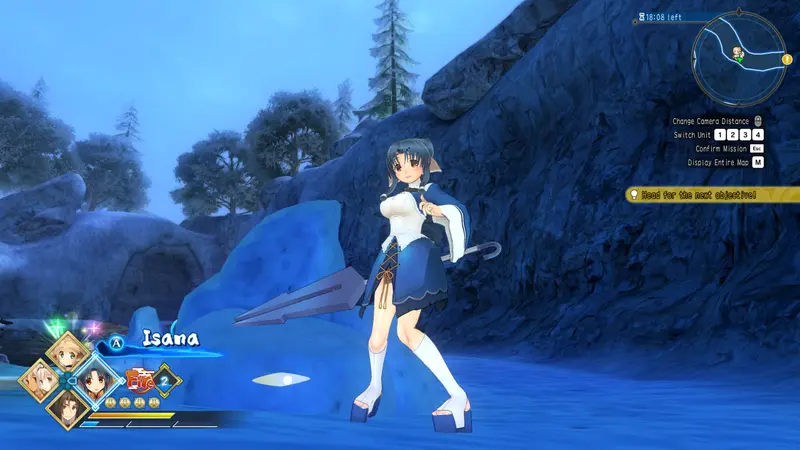Screen dimensions: 800x450
Task: Choose the brown-haired character portrait
Action: pyautogui.click(x=69, y=409)
